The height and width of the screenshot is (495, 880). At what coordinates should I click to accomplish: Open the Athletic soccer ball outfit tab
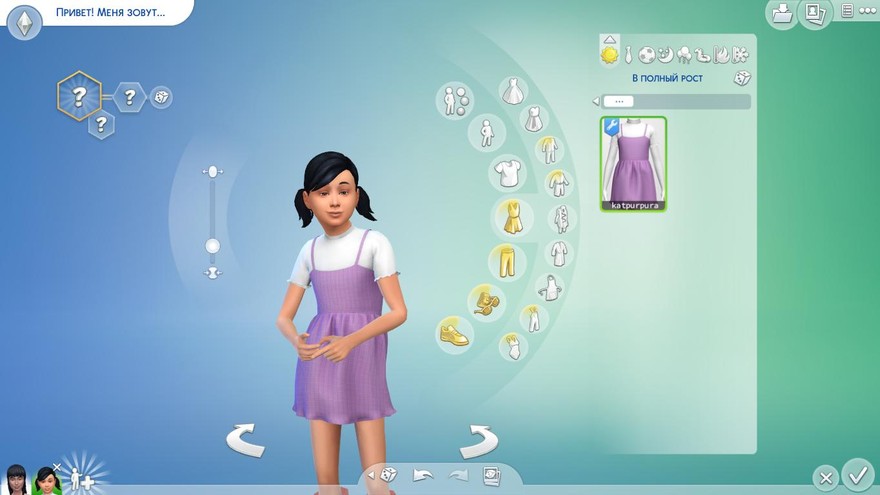pyautogui.click(x=646, y=54)
